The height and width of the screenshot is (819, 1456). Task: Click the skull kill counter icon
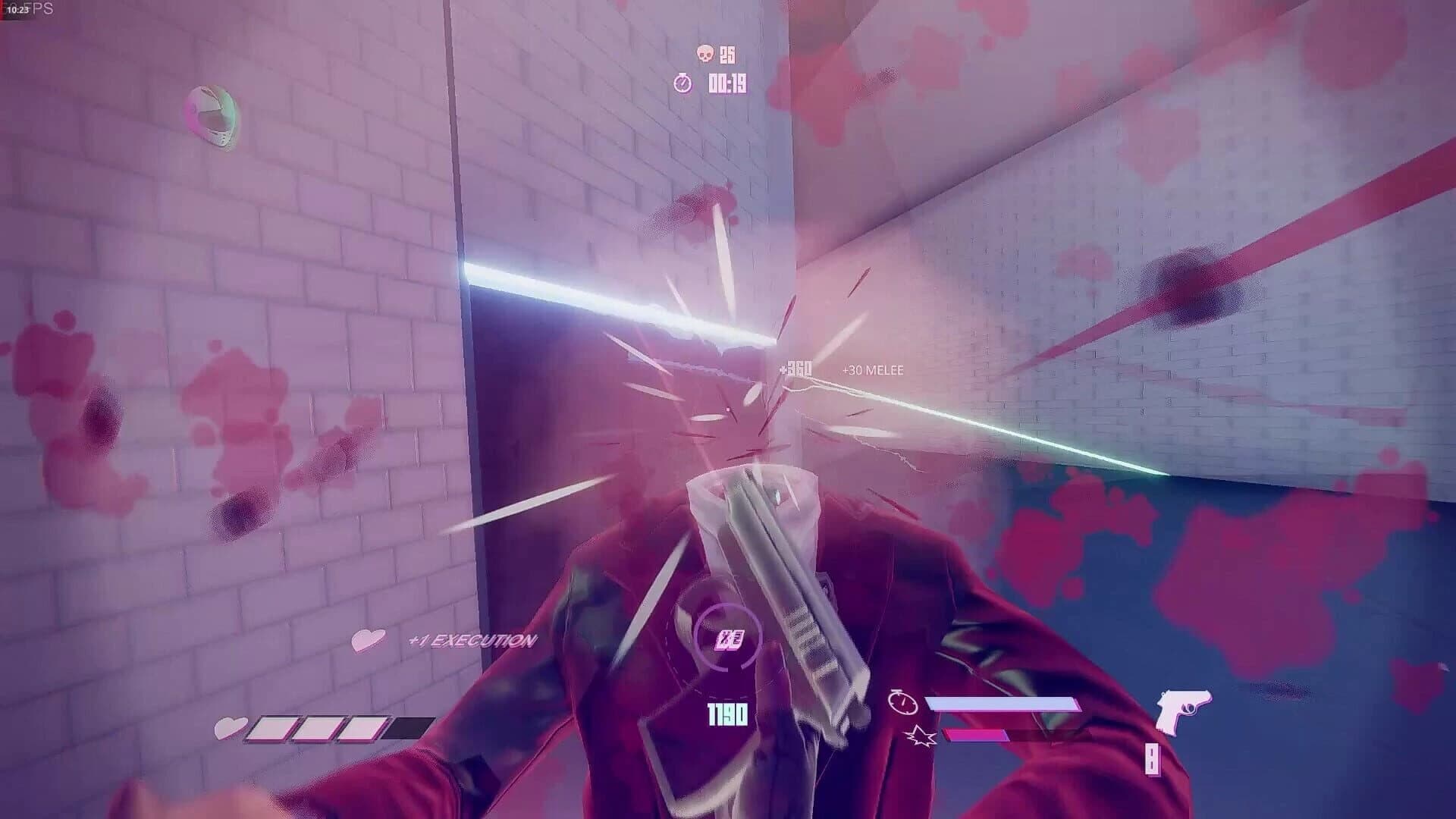705,54
